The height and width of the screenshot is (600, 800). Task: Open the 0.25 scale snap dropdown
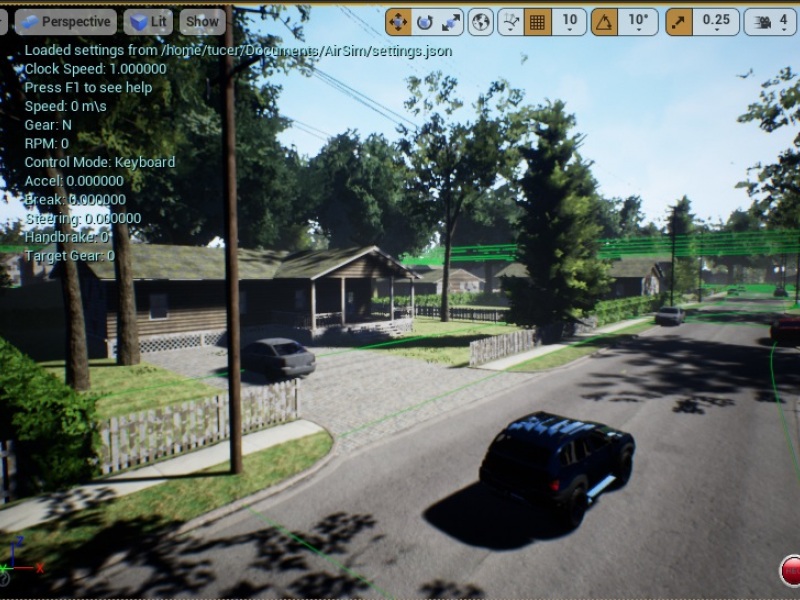[716, 21]
